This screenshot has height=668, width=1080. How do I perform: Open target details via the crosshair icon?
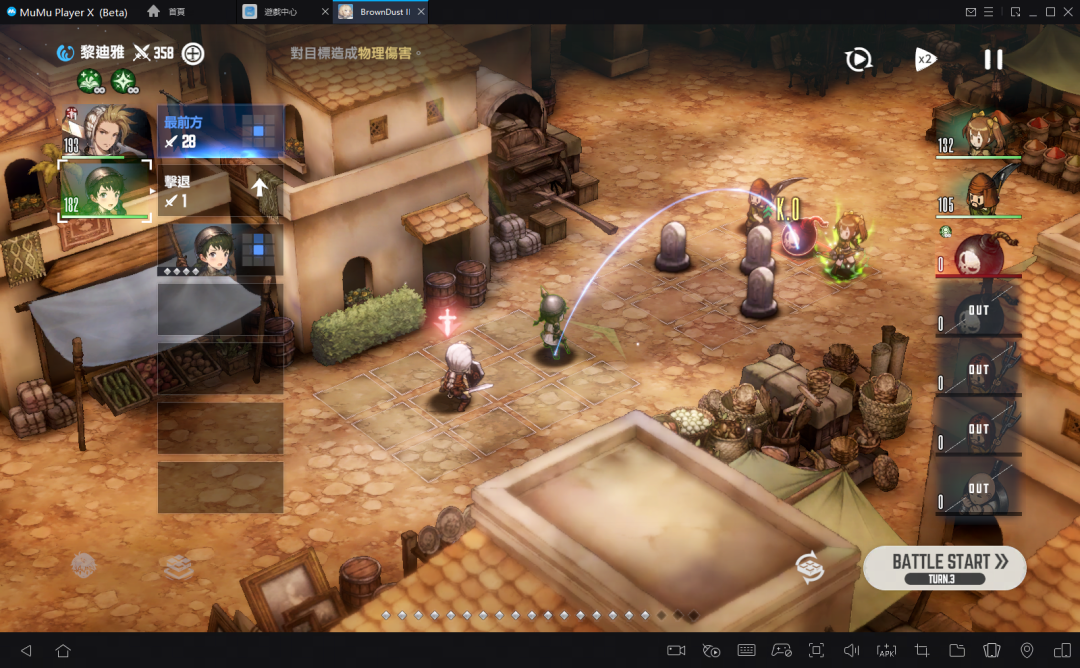[x=193, y=53]
